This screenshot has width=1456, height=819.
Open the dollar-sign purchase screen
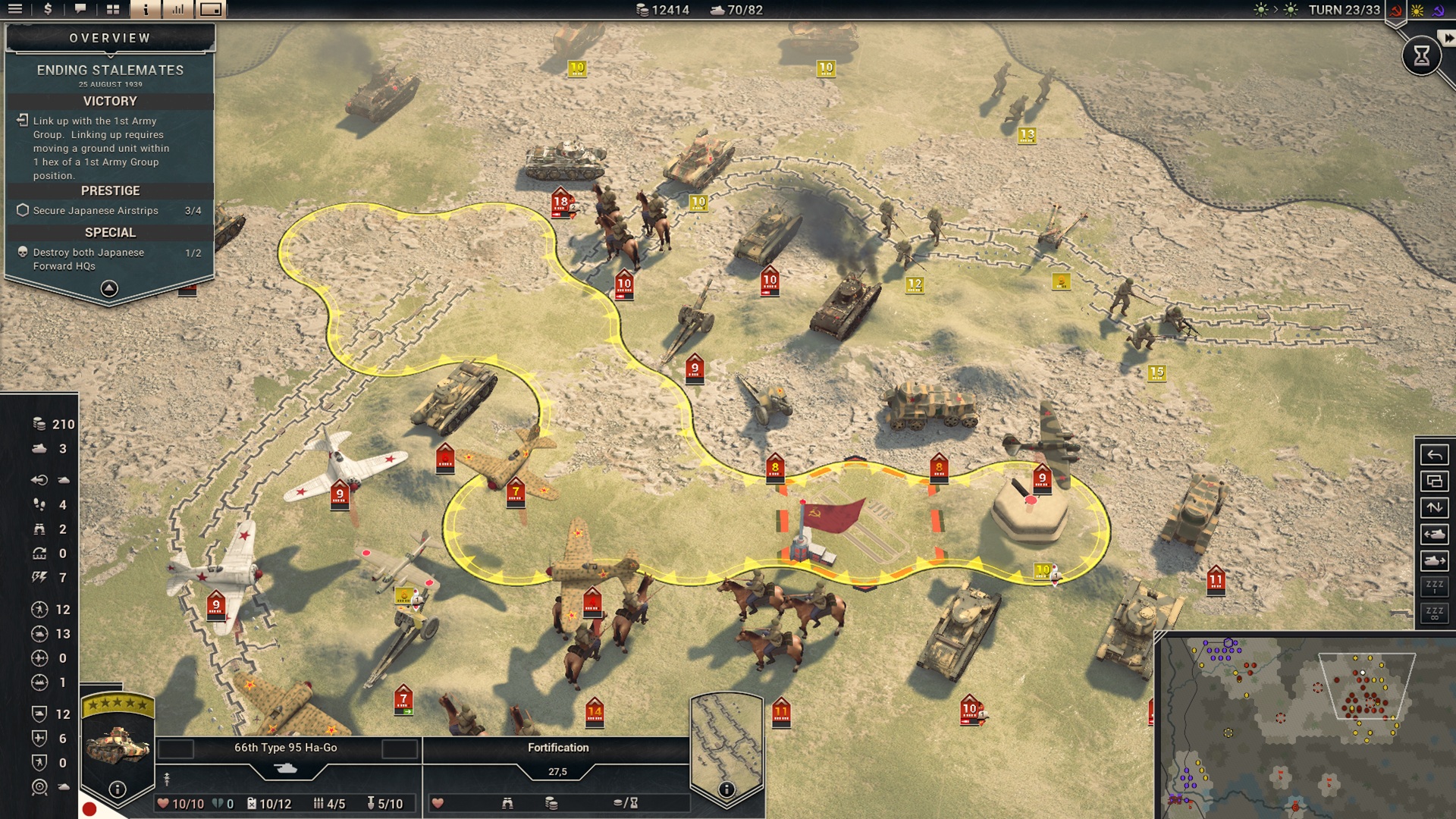pyautogui.click(x=48, y=9)
